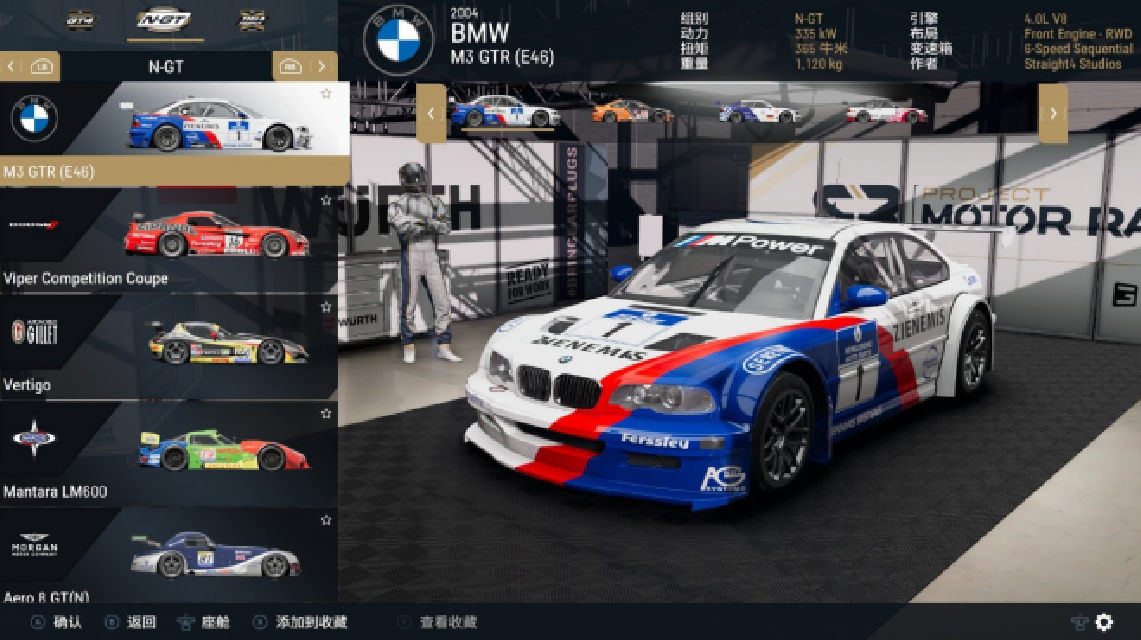Select the orange livery thumbnail
The width and height of the screenshot is (1141, 640).
coord(632,111)
